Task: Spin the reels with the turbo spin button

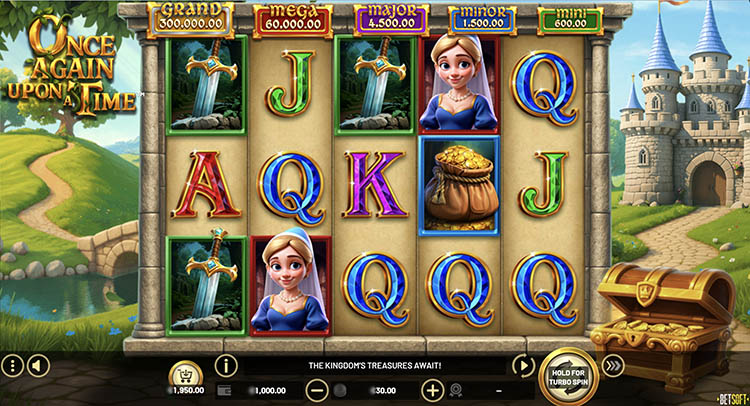Action: tap(568, 375)
